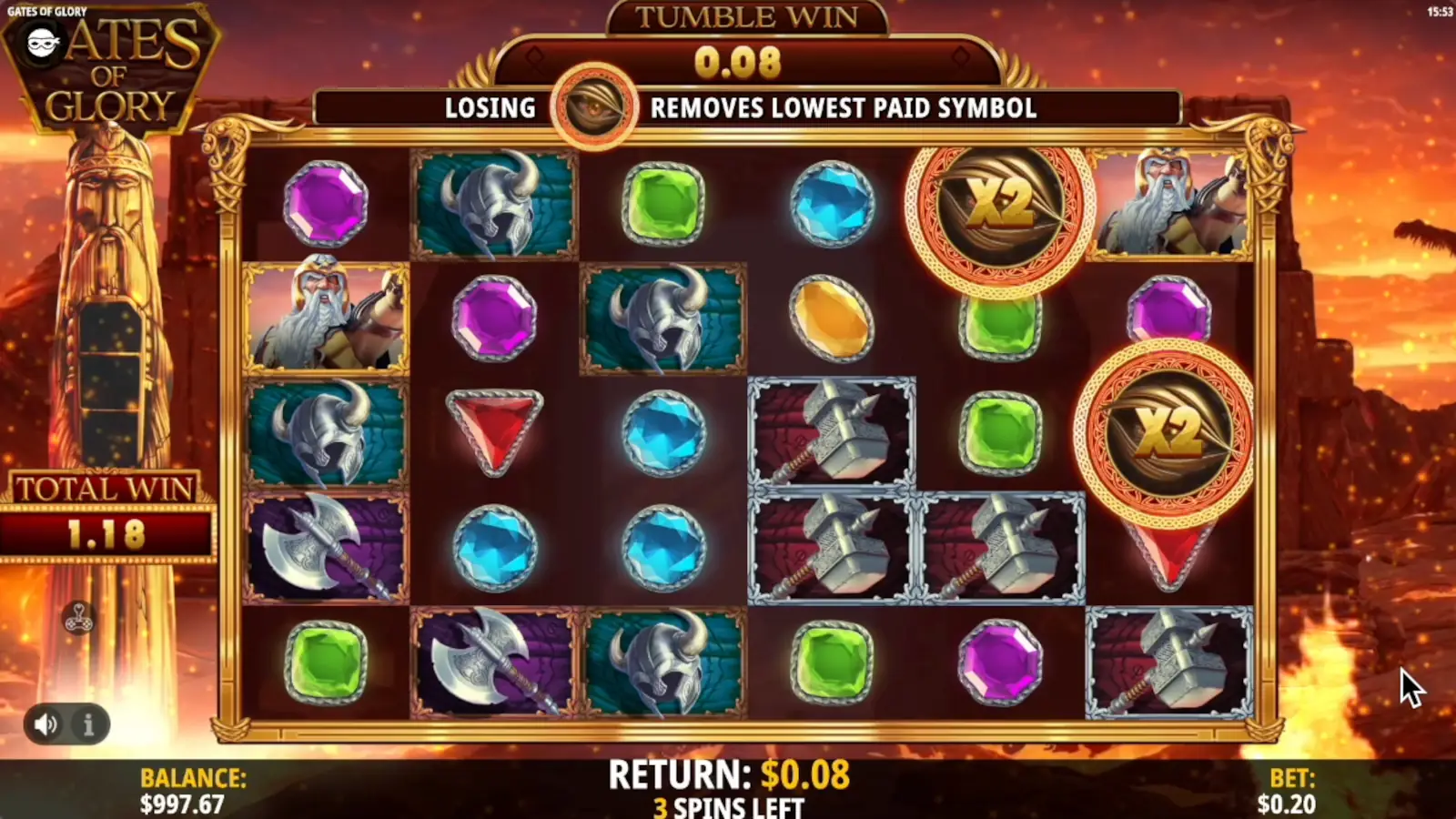Open the game info panel via the i icon
The width and height of the screenshot is (1456, 819).
click(87, 725)
